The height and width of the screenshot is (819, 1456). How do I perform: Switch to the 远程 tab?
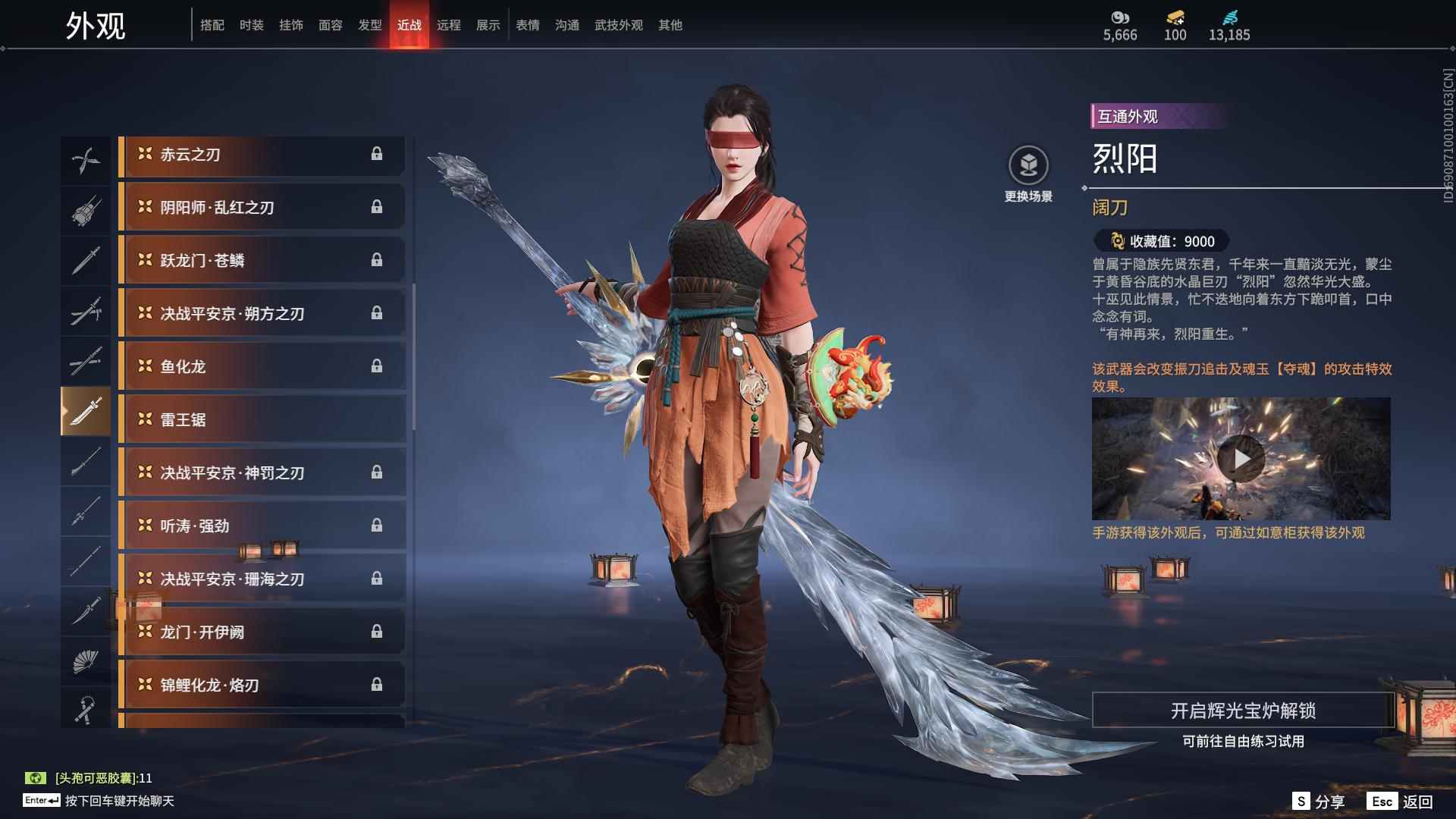coord(450,25)
